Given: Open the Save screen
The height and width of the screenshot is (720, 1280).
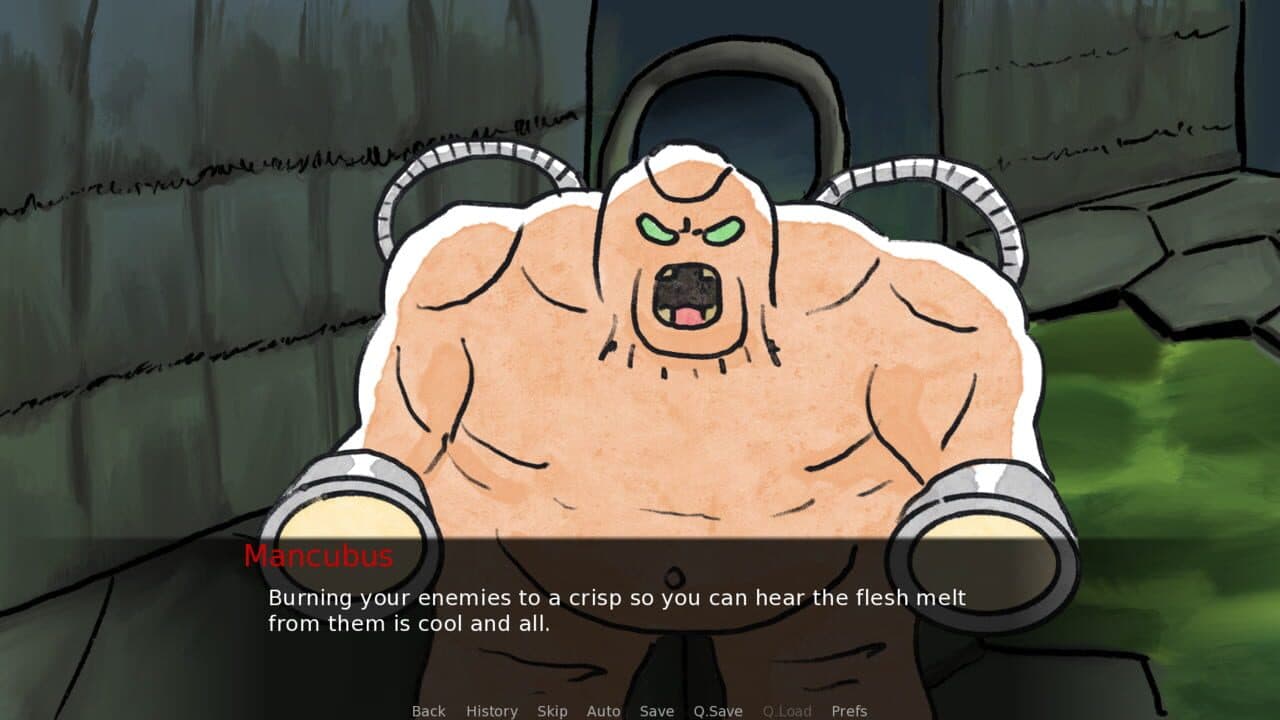Looking at the screenshot, I should click(656, 711).
